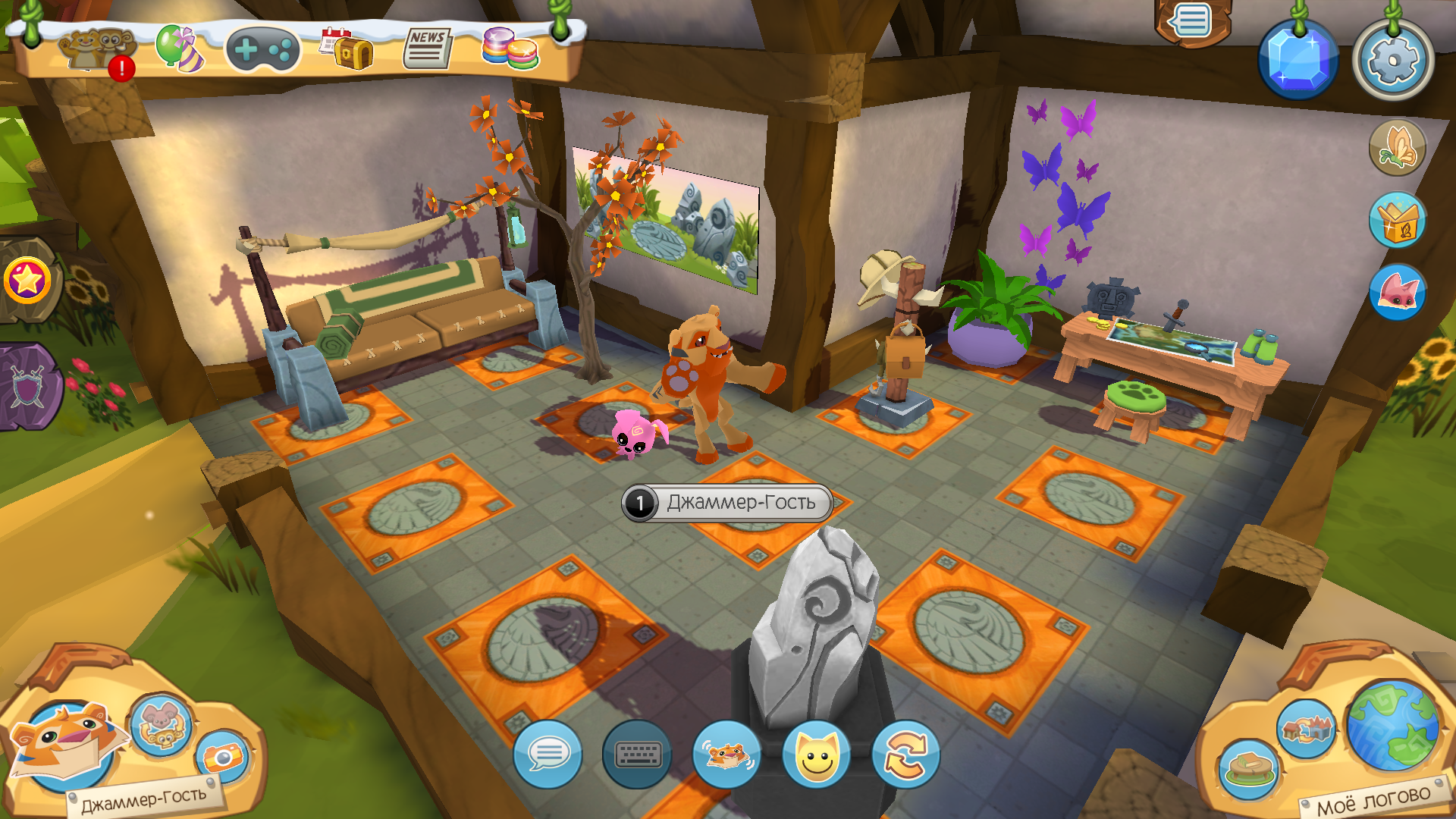Open the buddies list with alert badge
This screenshot has width=1456, height=819.
pos(97,52)
